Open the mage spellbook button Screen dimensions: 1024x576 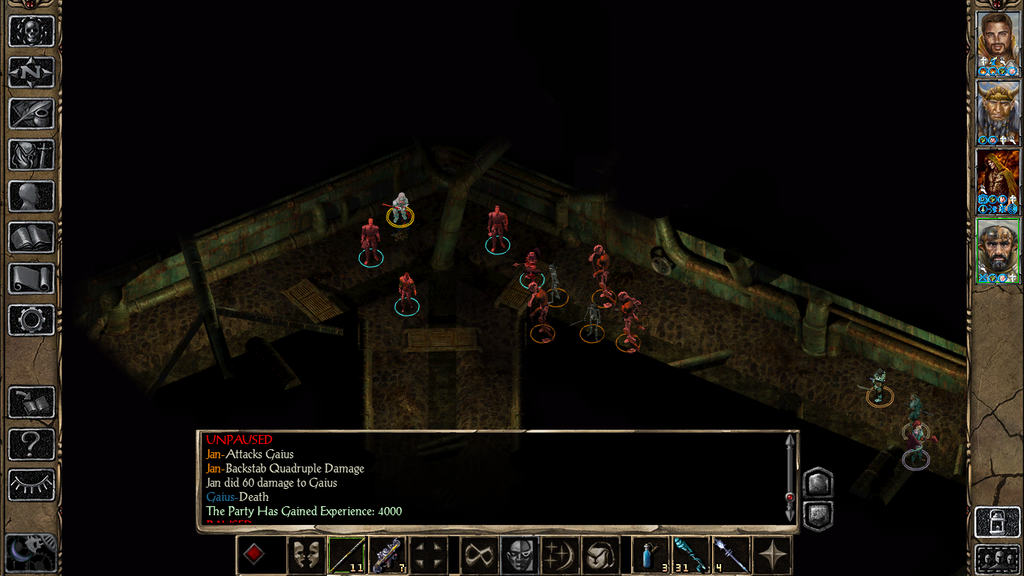pos(31,237)
